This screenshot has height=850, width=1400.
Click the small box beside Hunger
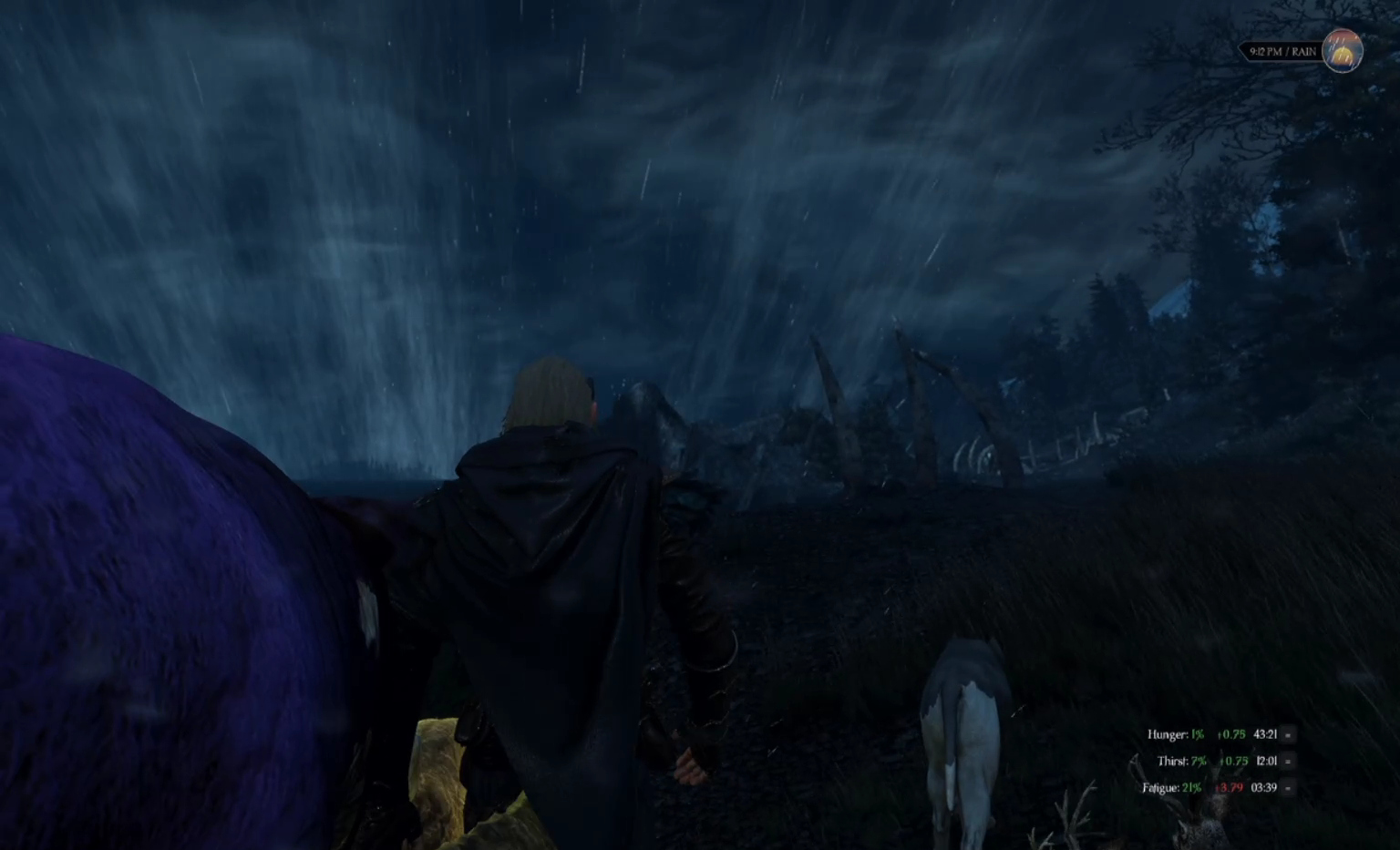point(1288,734)
